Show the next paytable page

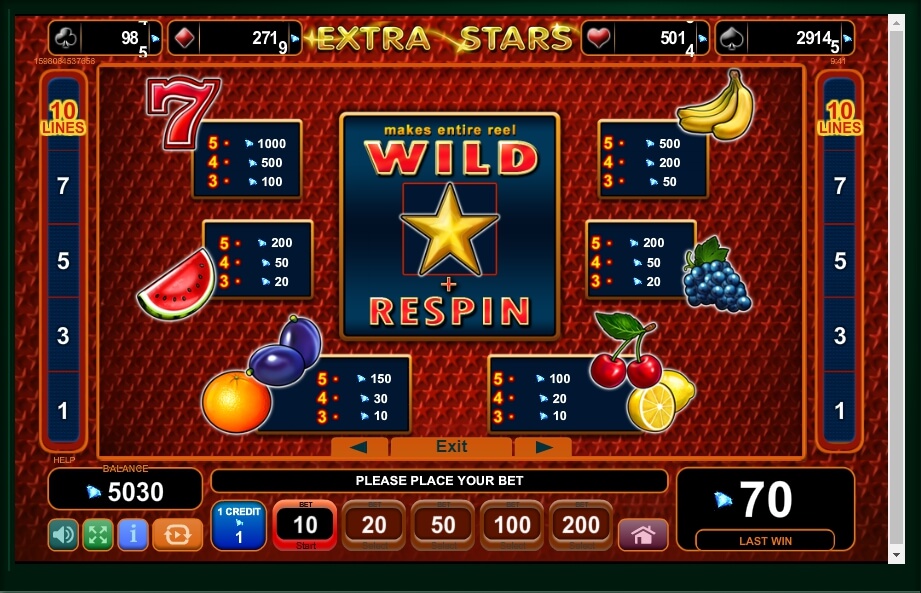point(543,447)
